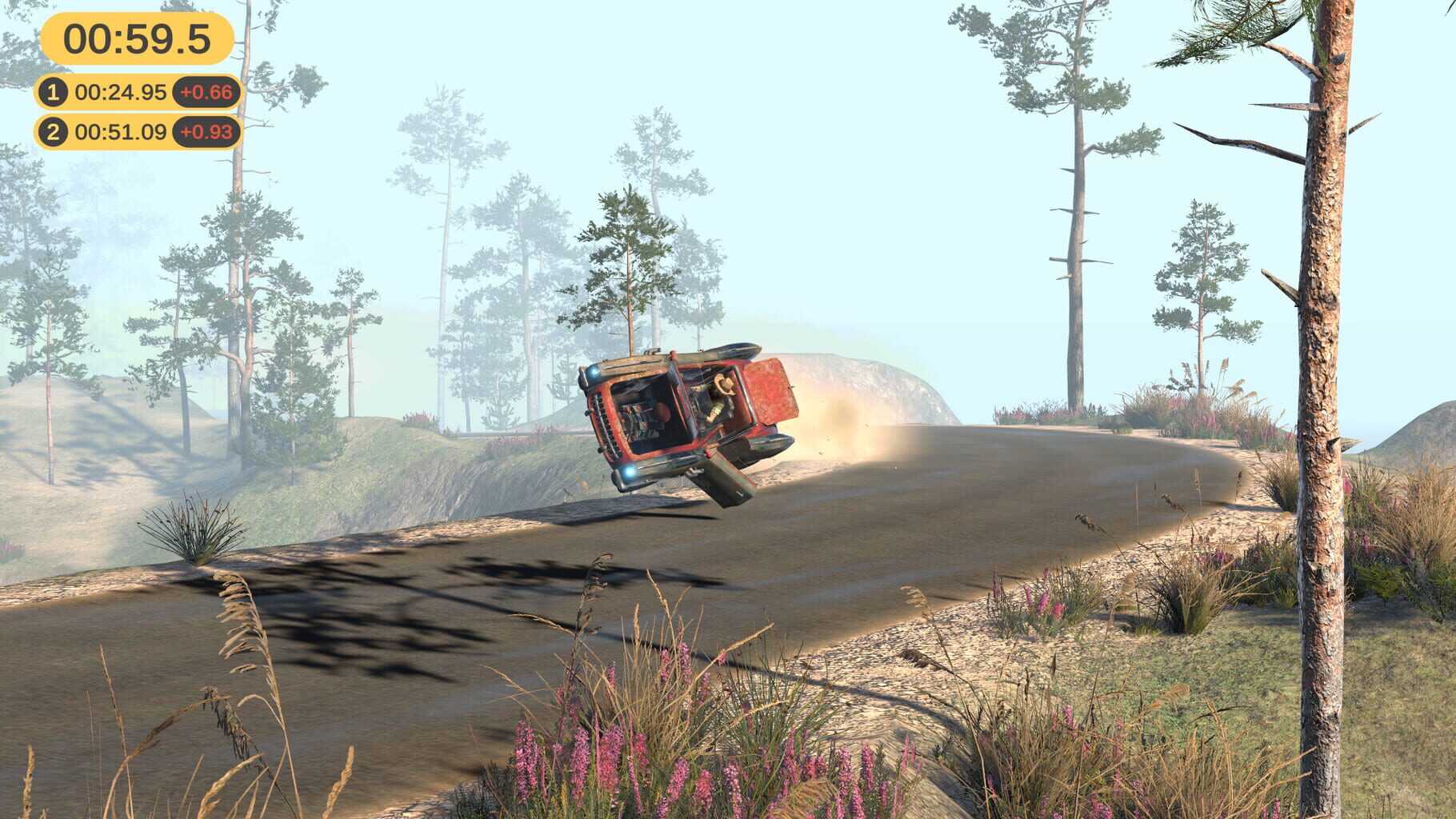Select the driver wearing the hat
The height and width of the screenshot is (819, 1456).
coord(725,386)
